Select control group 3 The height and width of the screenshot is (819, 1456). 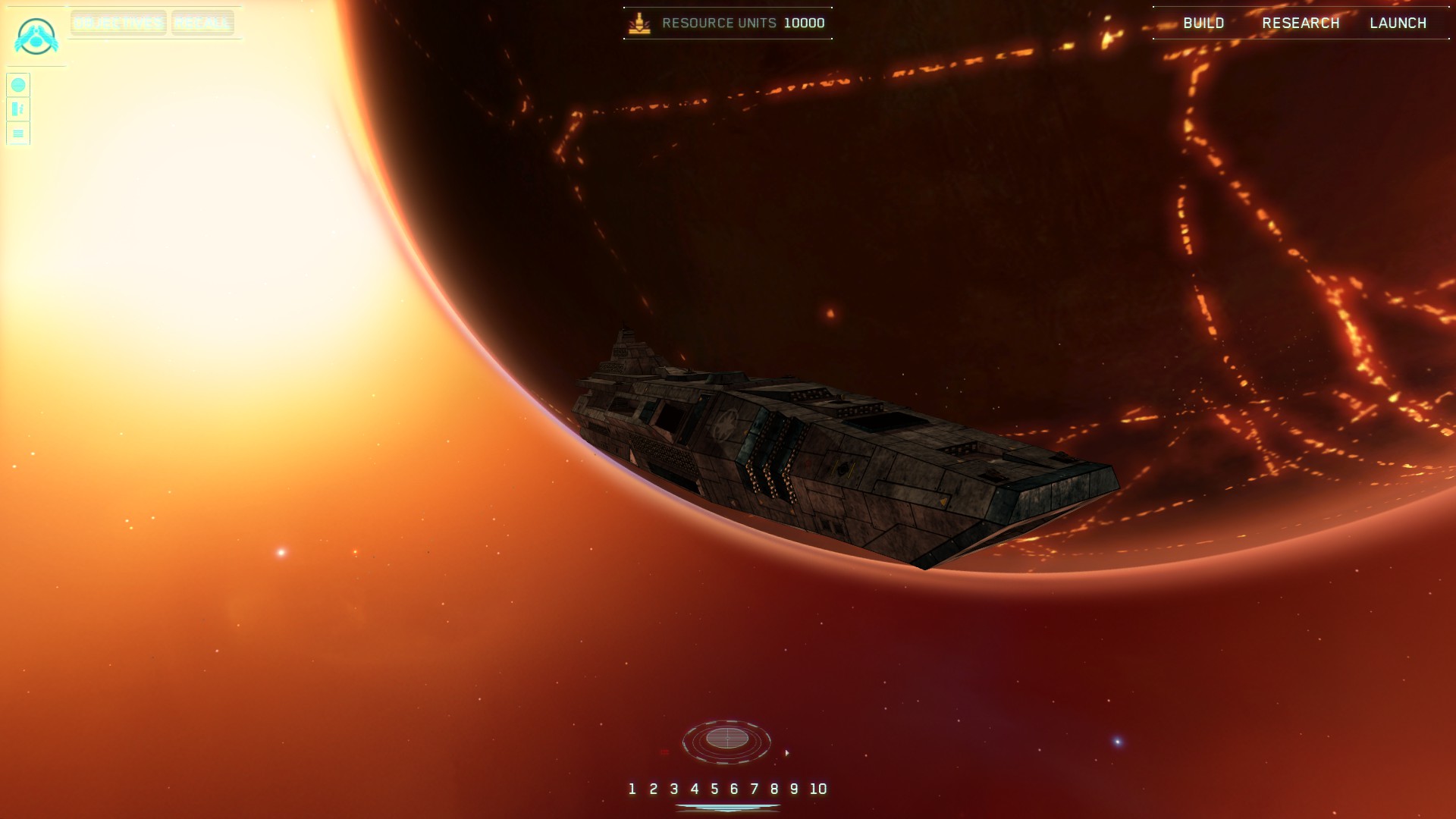673,789
